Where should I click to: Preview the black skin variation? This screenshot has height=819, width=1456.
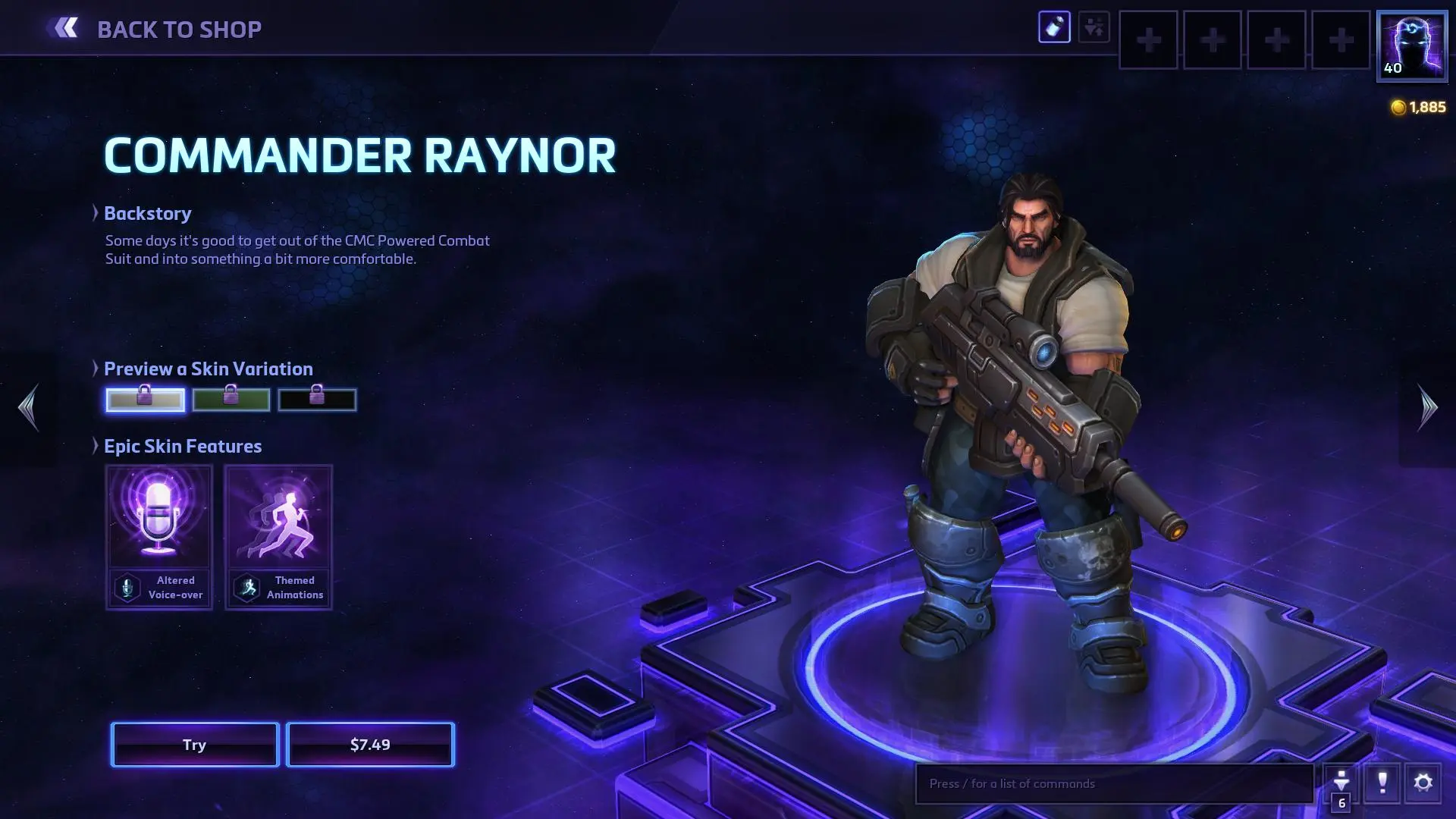coord(317,400)
